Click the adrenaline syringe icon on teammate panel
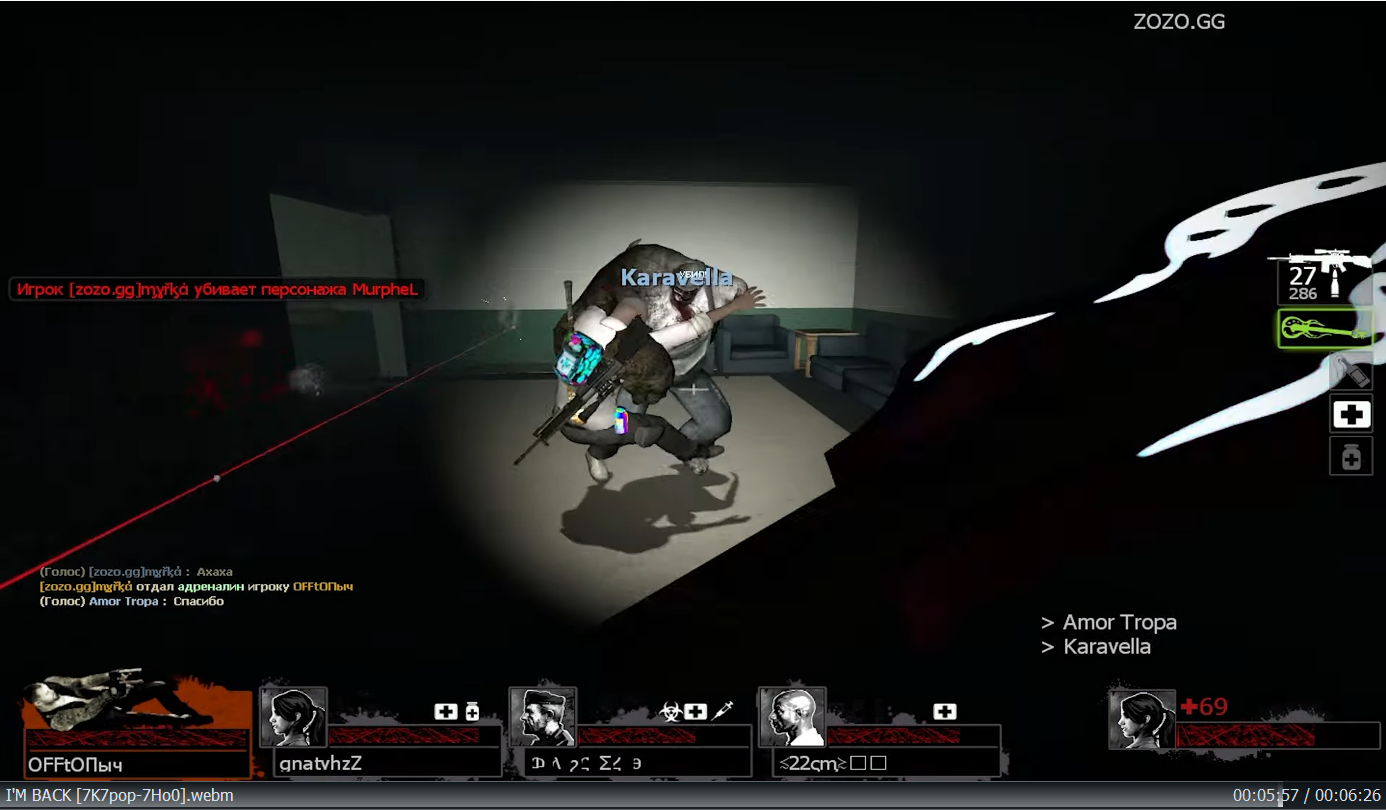 724,711
